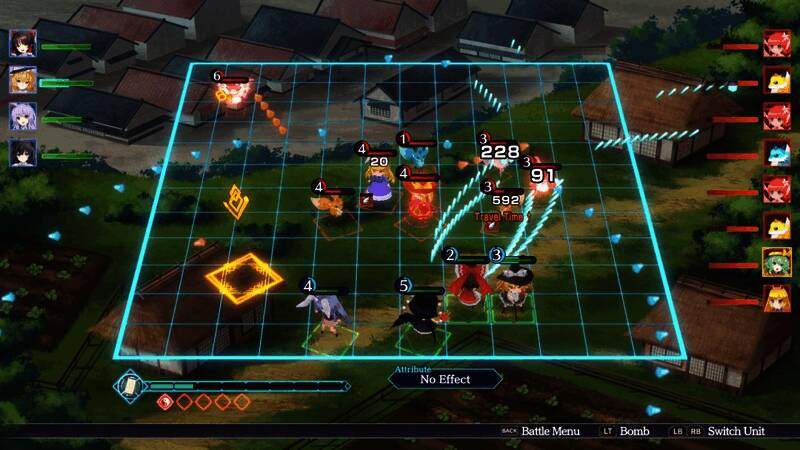Pick the short black-haired girl portrait
The image size is (800, 450).
pyautogui.click(x=22, y=151)
